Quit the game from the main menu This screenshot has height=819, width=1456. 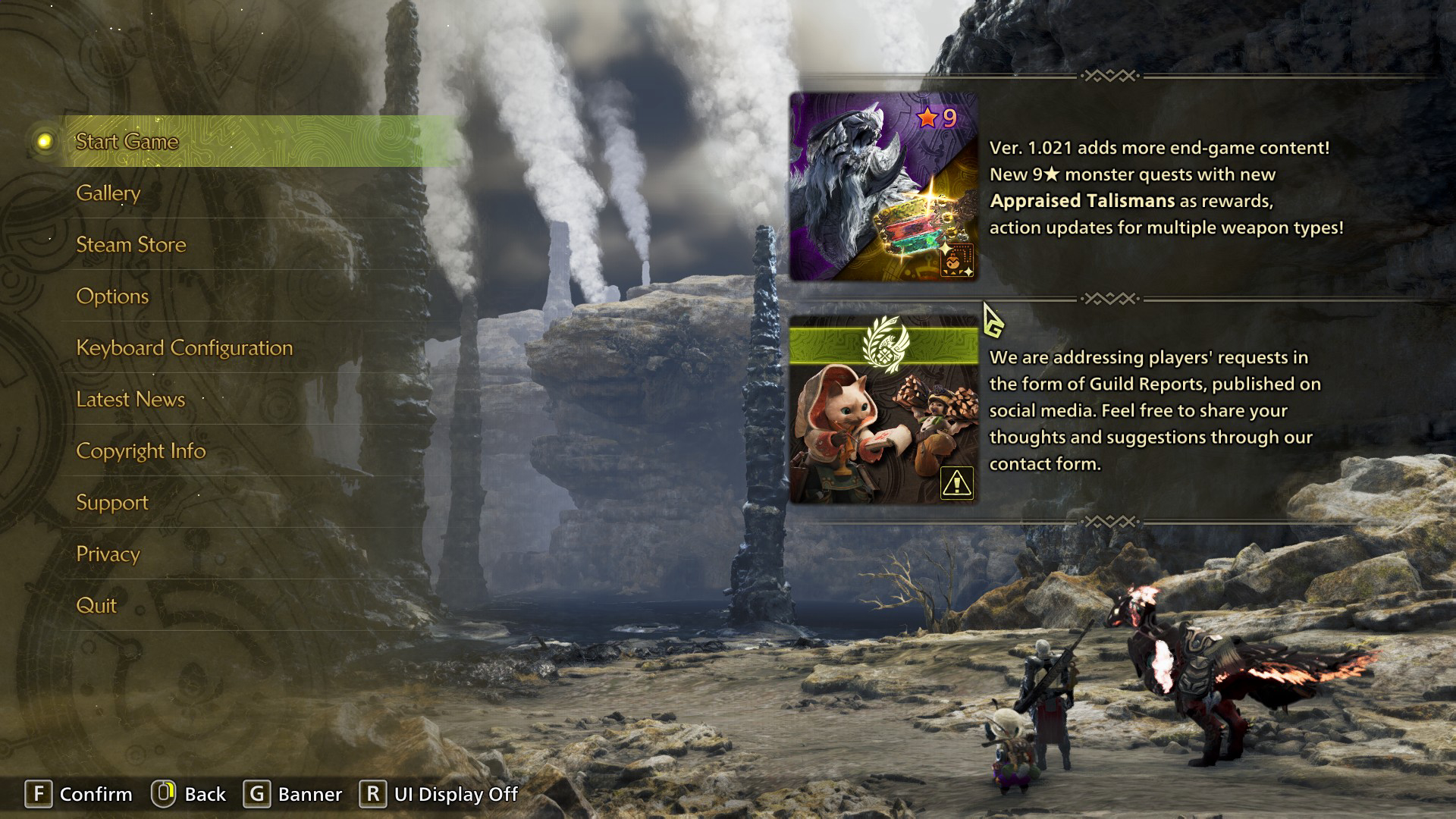(x=96, y=606)
